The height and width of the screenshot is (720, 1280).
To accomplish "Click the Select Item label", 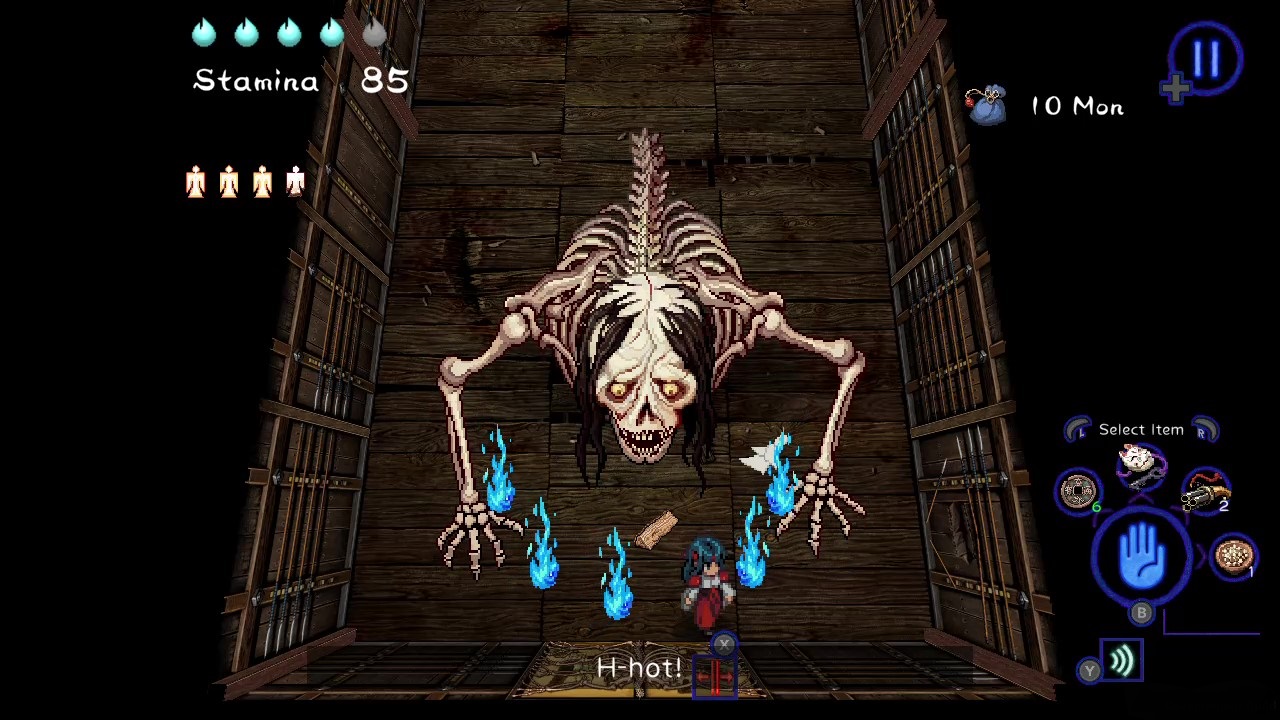I will click(1140, 429).
